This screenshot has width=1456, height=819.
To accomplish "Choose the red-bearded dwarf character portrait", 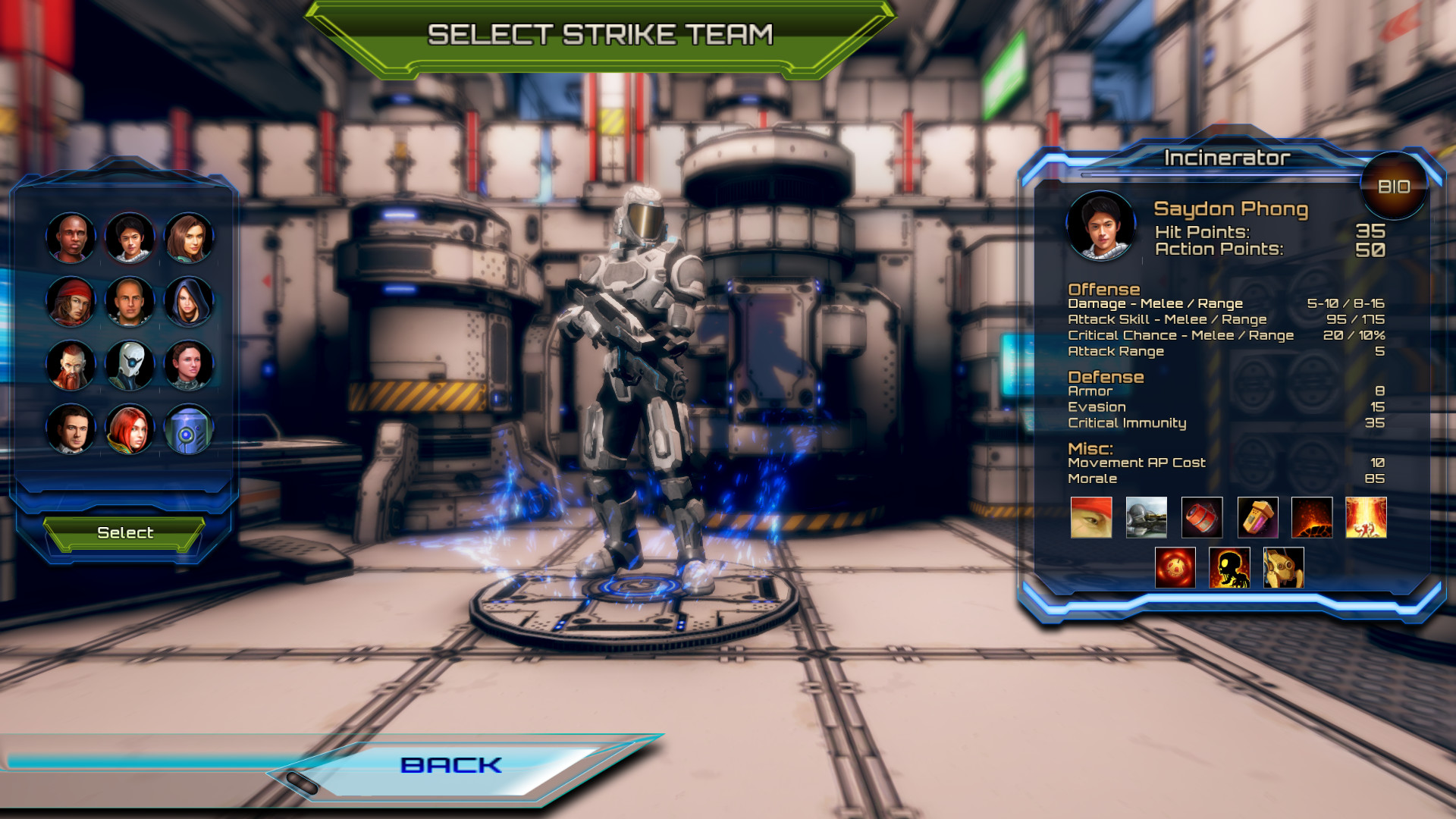I will click(71, 364).
